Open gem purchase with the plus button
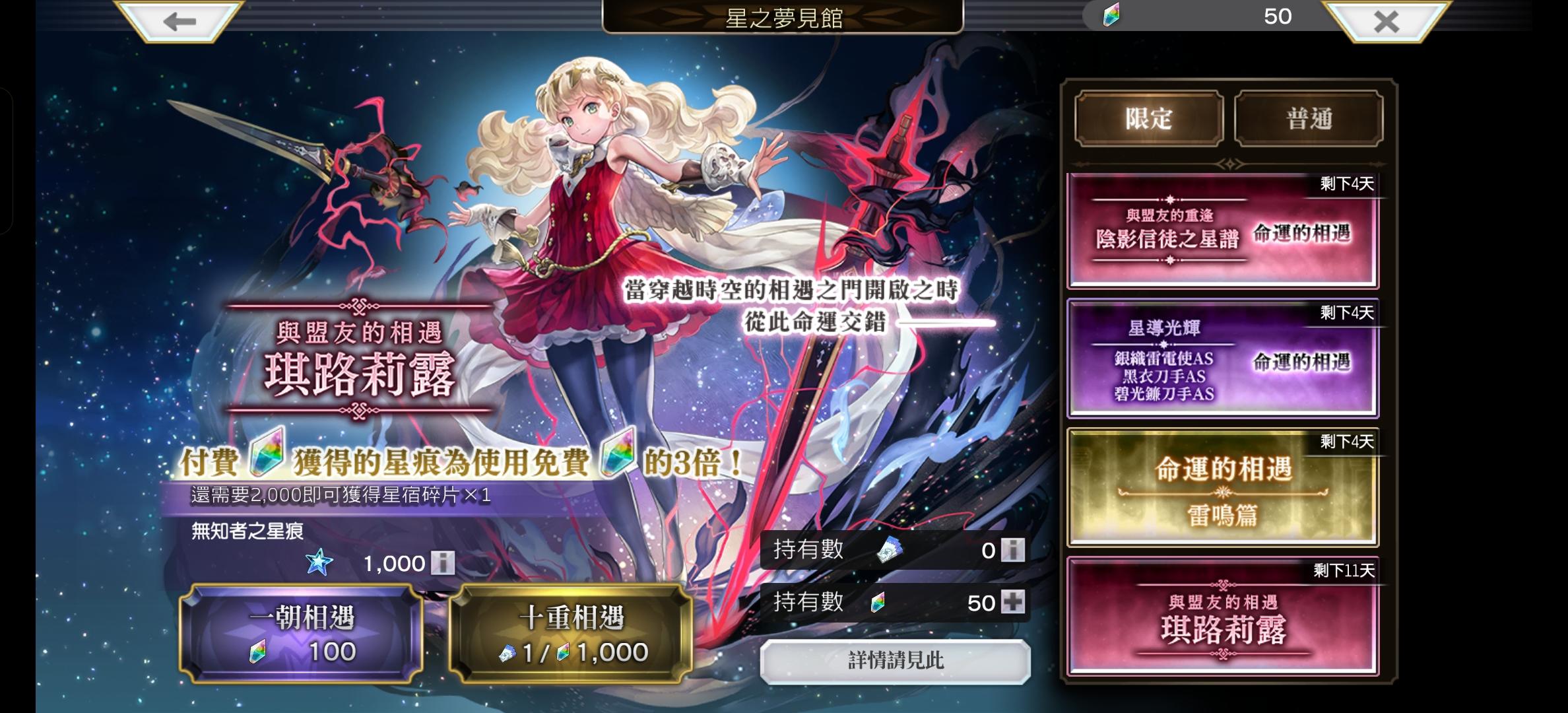This screenshot has height=713, width=1568. coord(1012,602)
